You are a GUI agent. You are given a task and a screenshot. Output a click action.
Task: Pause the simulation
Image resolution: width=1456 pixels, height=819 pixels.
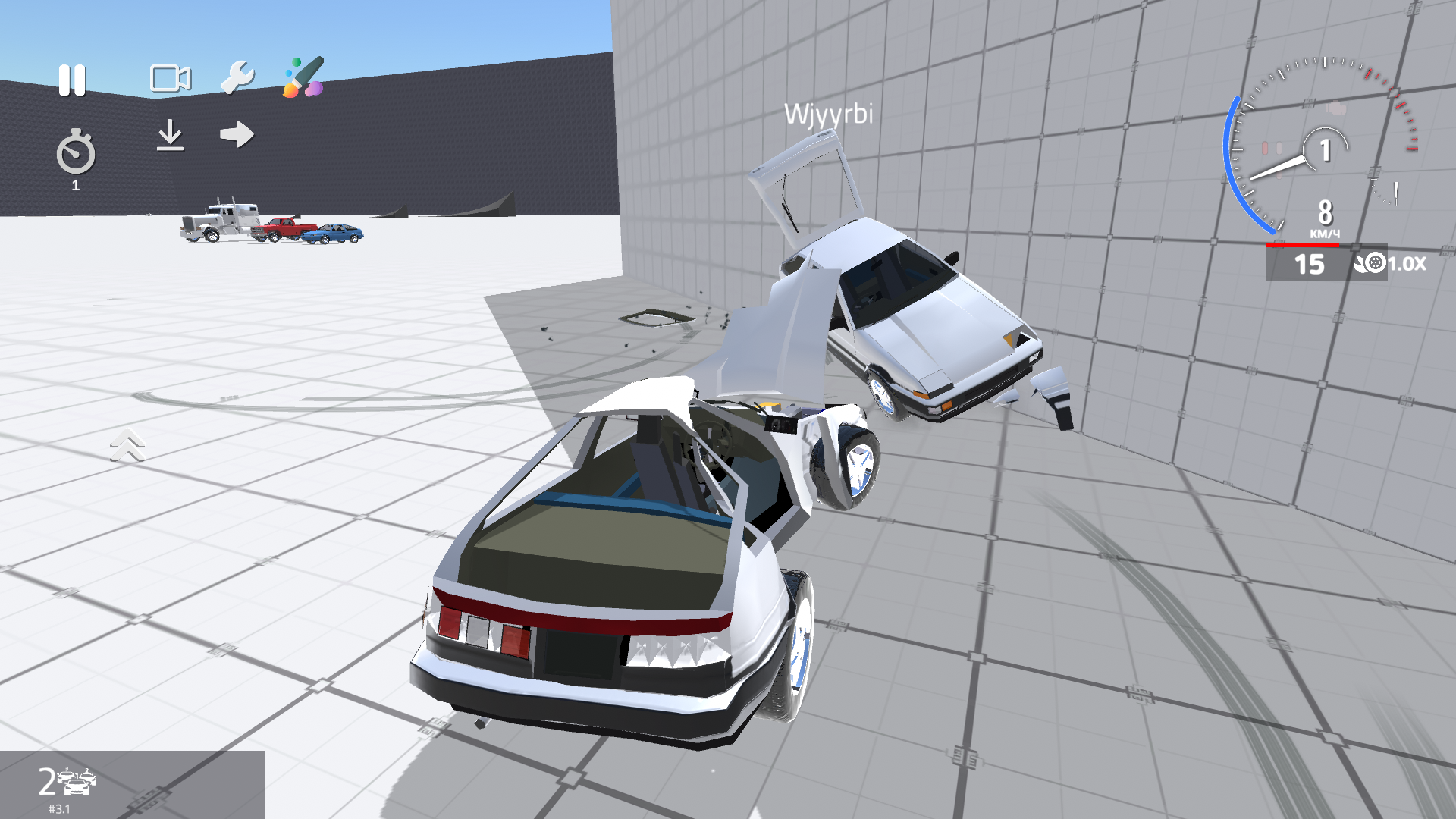[72, 78]
